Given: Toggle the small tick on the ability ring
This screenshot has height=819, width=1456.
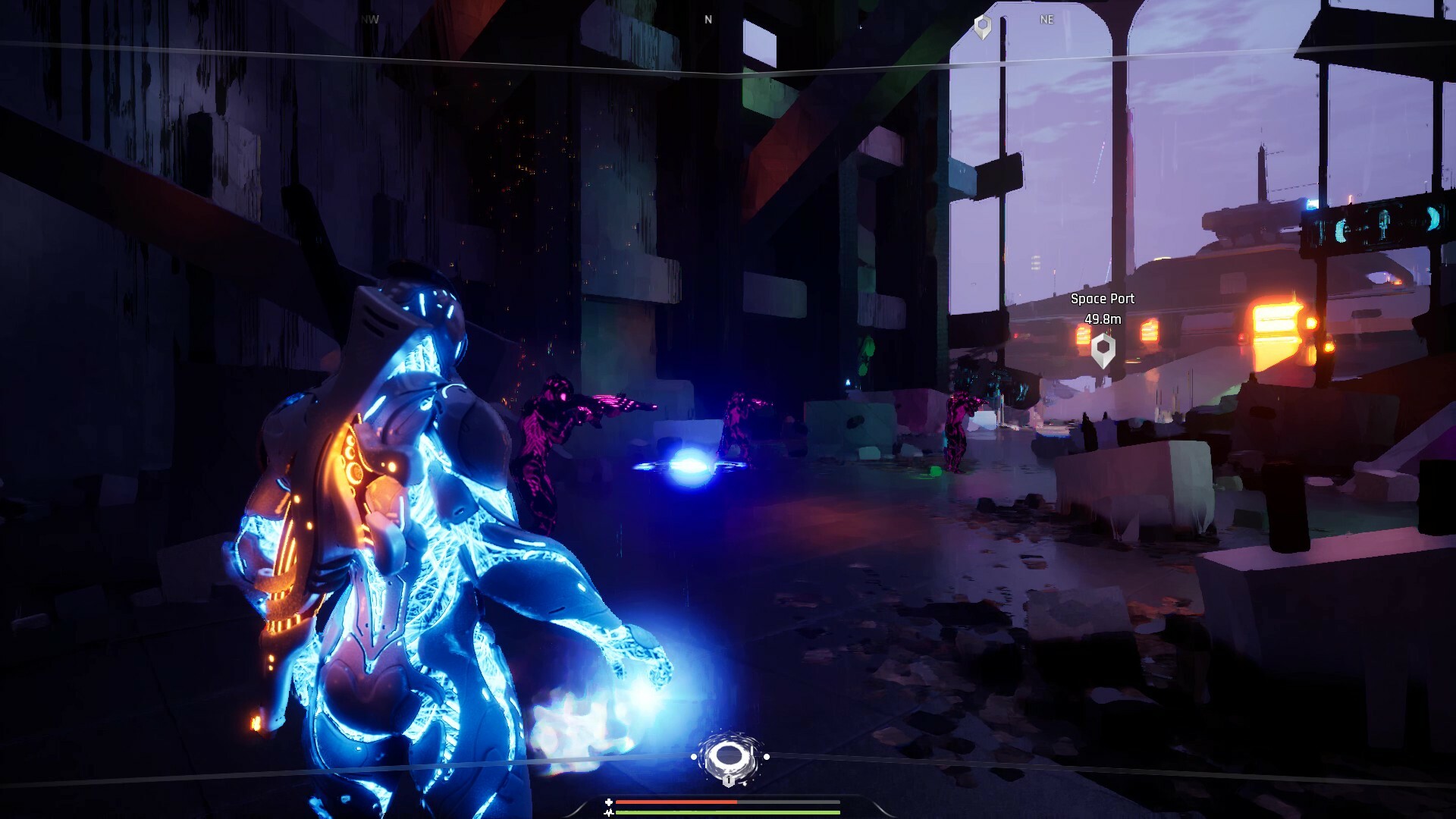Looking at the screenshot, I should point(752,750).
